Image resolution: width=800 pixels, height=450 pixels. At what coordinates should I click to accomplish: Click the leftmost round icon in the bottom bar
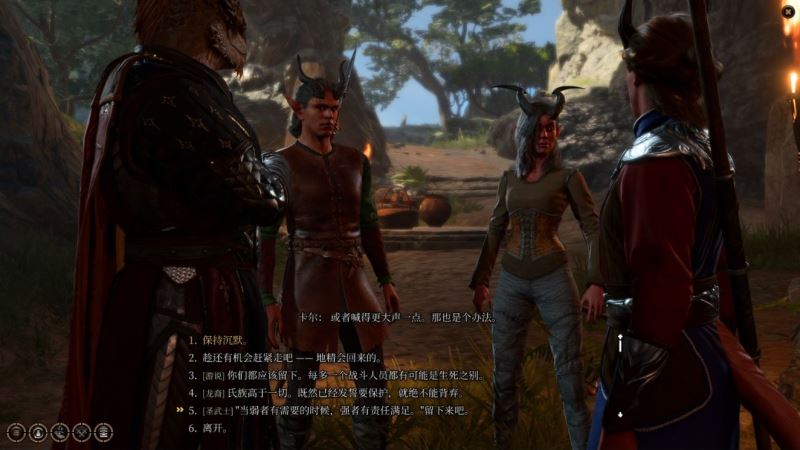15,432
